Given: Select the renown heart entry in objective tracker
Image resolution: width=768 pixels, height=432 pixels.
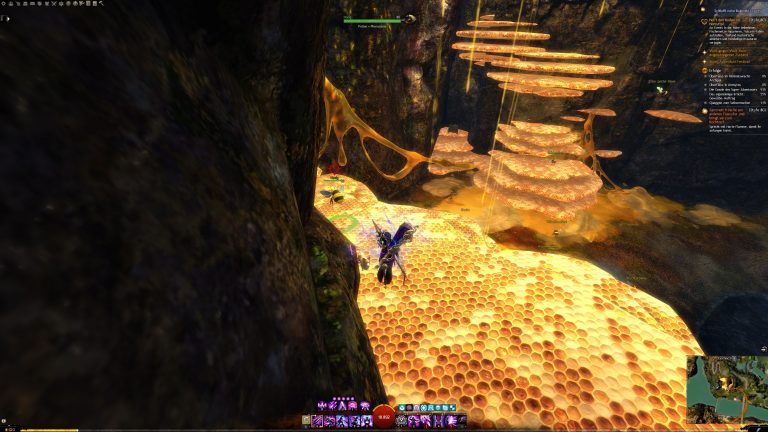Looking at the screenshot, I should tap(712, 20).
